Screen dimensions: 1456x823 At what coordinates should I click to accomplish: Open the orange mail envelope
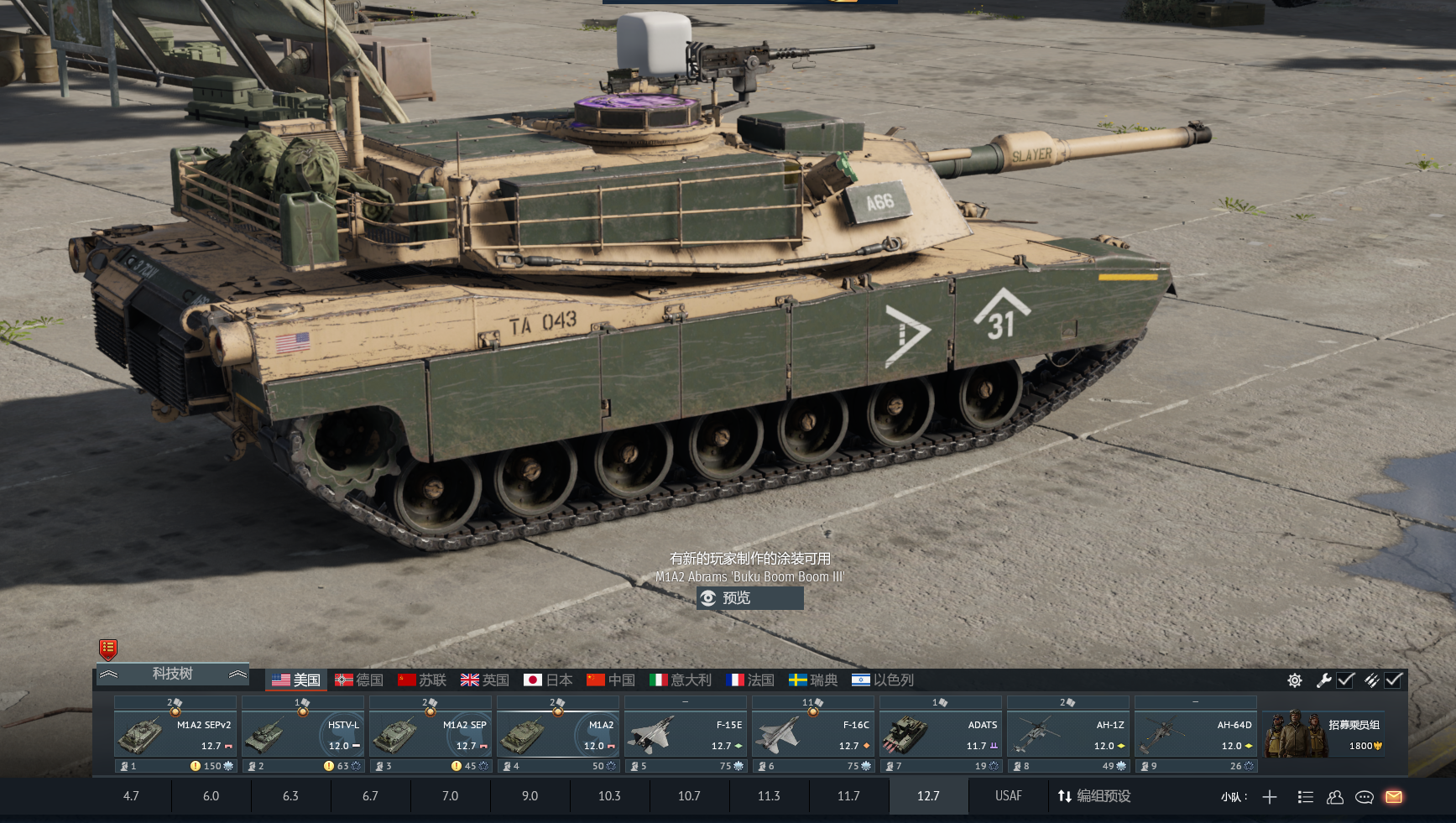(x=1394, y=797)
